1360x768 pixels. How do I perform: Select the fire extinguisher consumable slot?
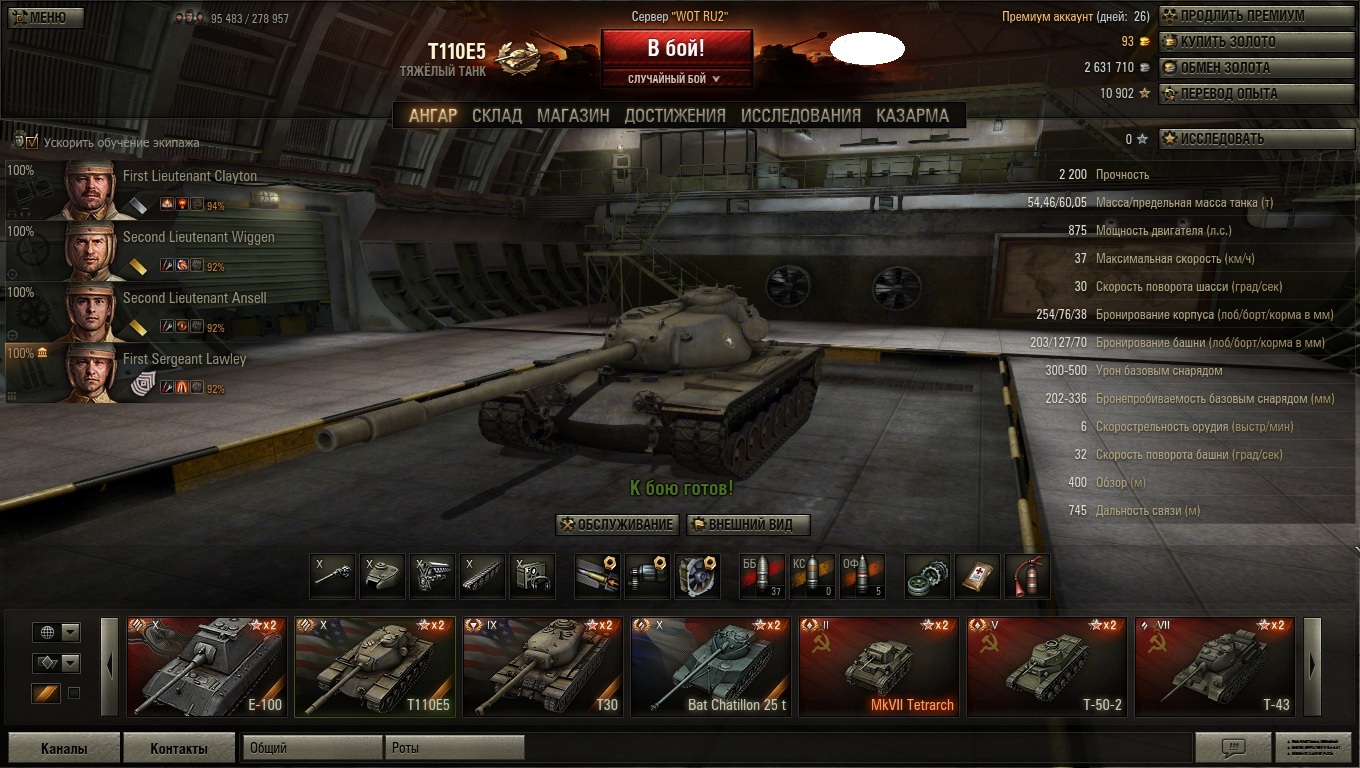click(1027, 577)
